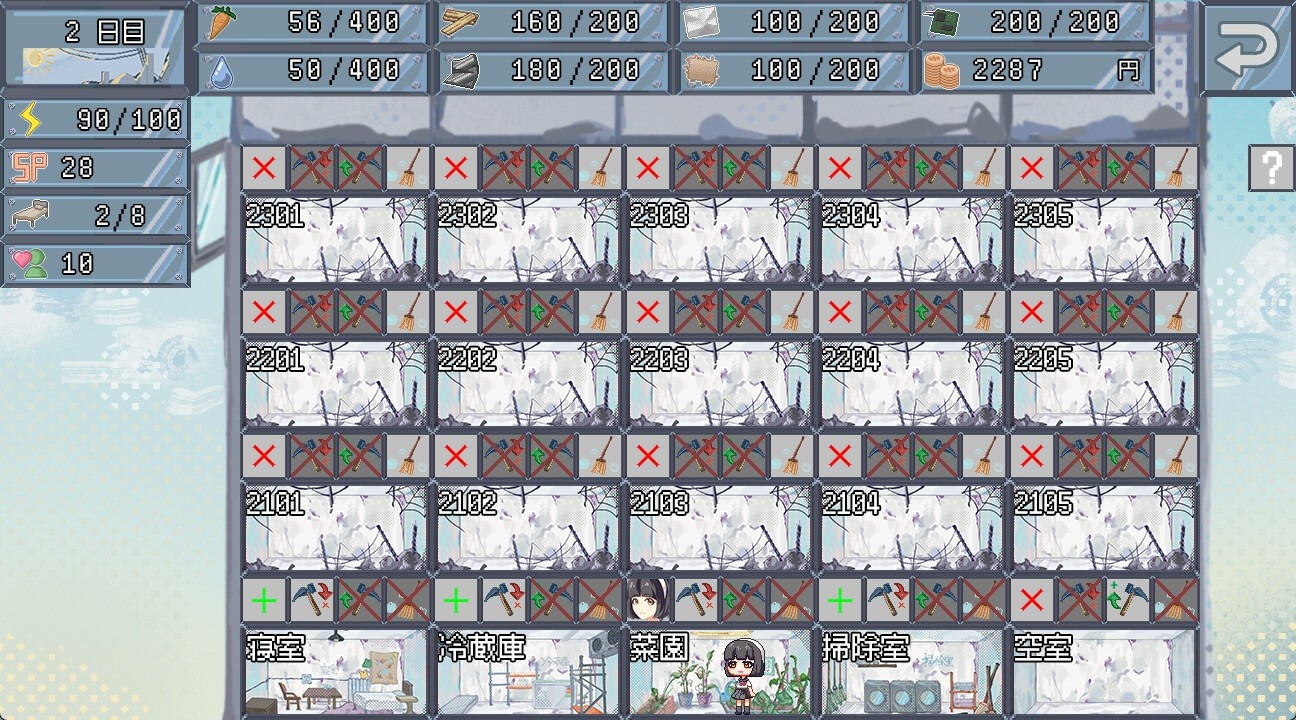Open the question mark help button
Screen dimensions: 1296x720
1271,168
